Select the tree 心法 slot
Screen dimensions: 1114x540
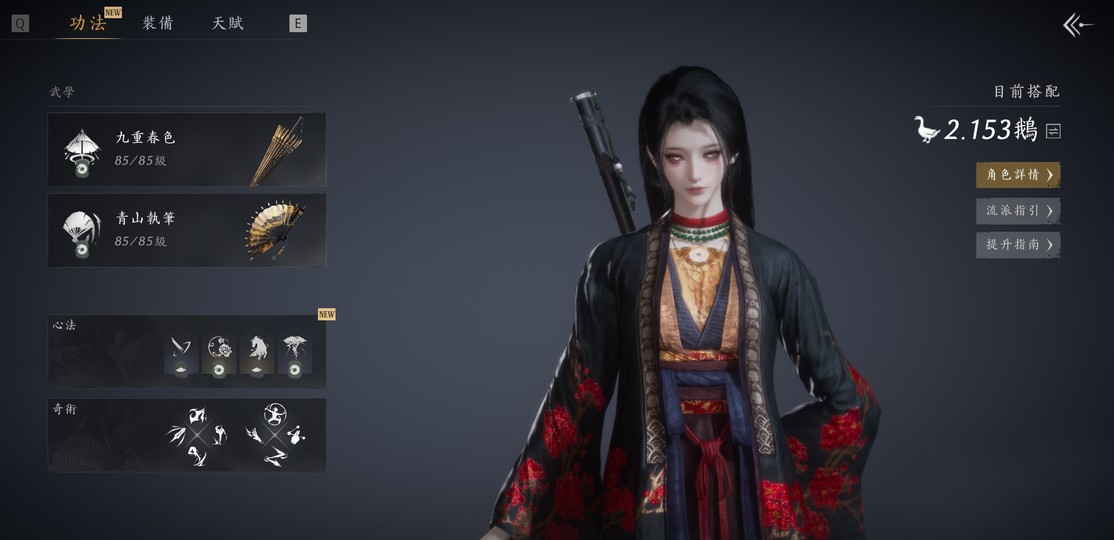tap(294, 354)
